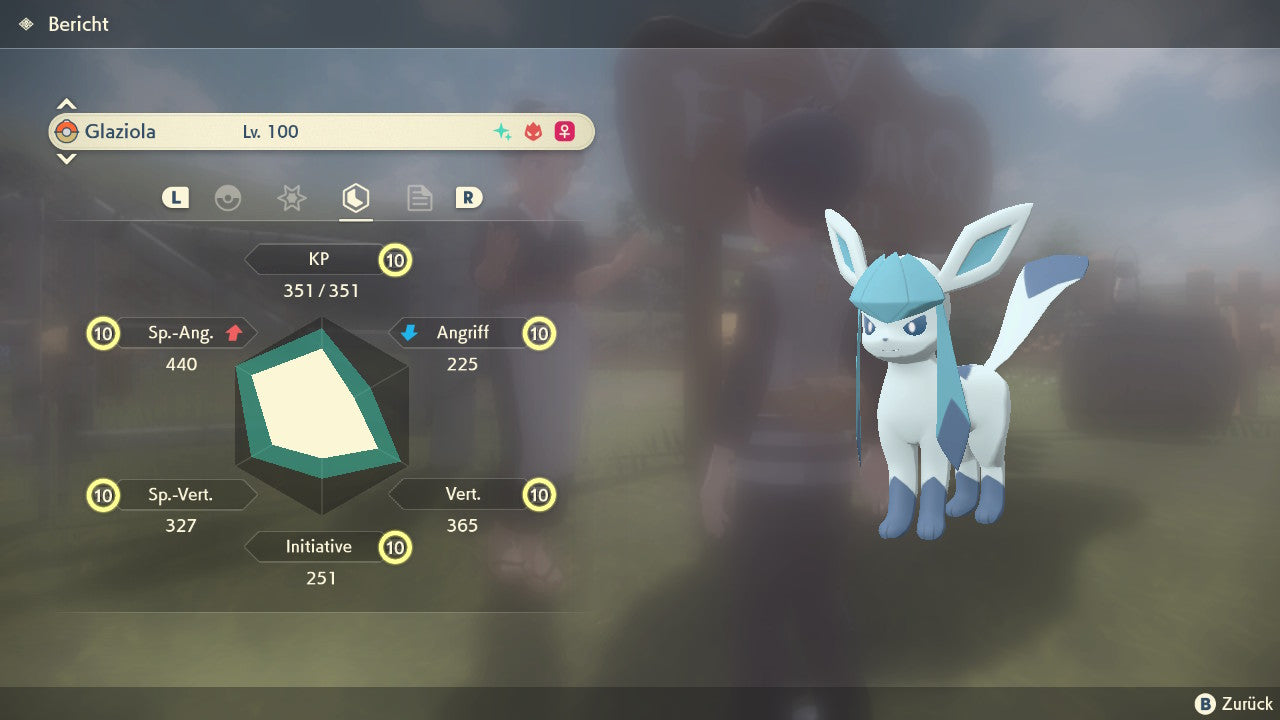
Task: Click the Sp.-Vert. stat label
Action: tap(181, 494)
